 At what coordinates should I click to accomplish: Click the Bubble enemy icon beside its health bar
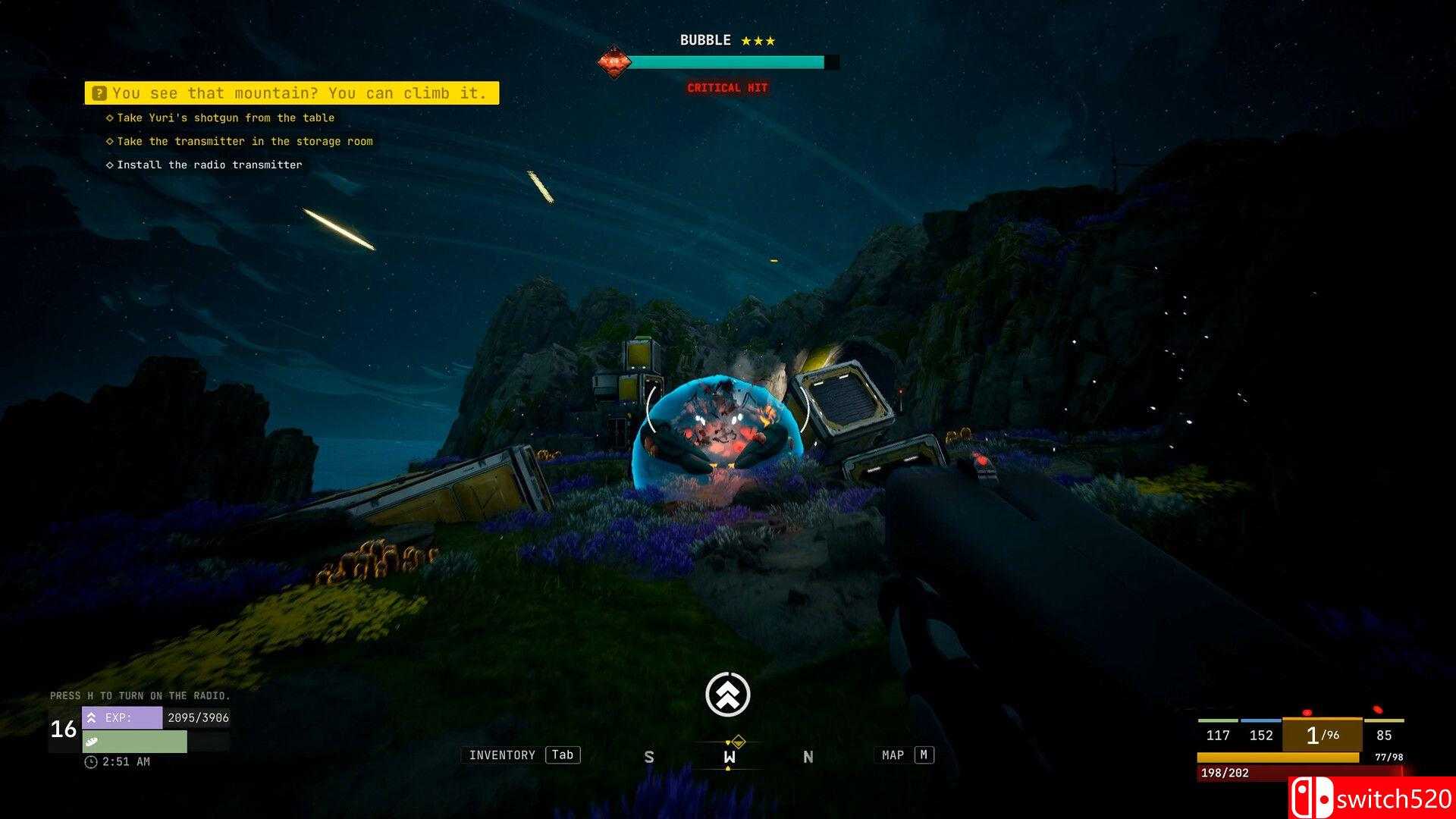[613, 62]
